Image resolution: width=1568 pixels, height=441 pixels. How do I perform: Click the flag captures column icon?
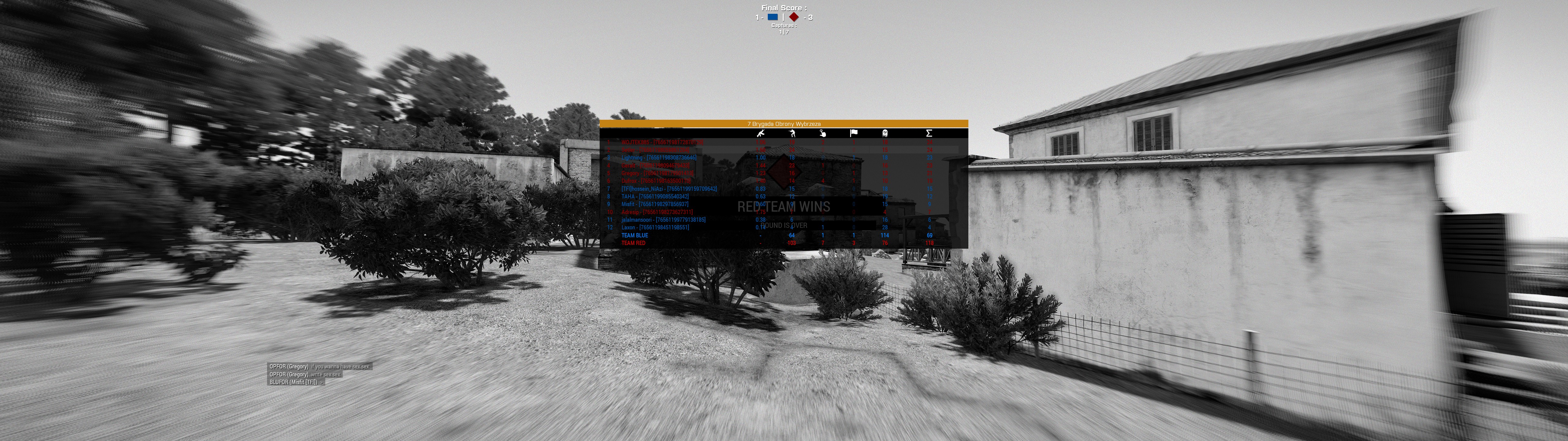854,133
